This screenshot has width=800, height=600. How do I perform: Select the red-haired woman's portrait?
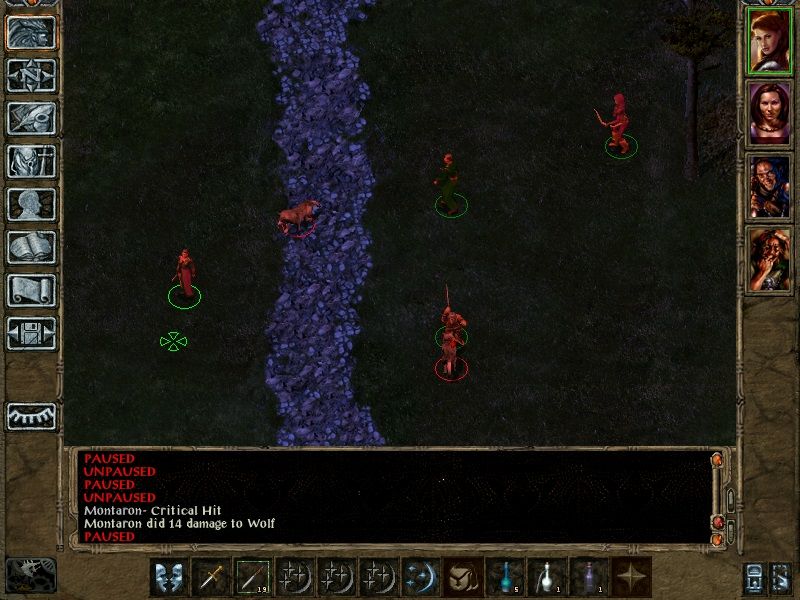click(x=769, y=40)
